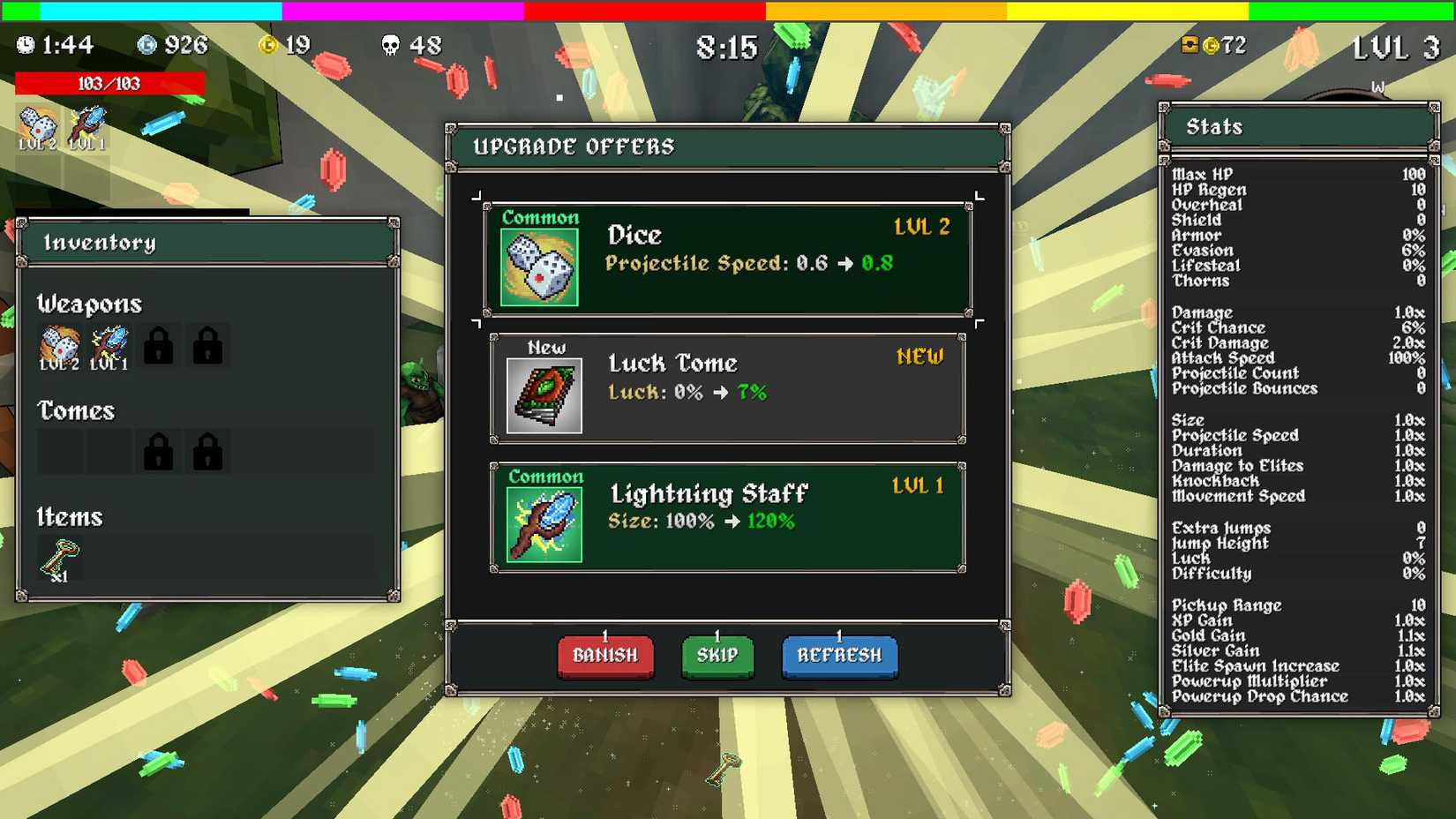
Task: Click the staff weapon icon in top-left HUD
Action: click(x=86, y=122)
